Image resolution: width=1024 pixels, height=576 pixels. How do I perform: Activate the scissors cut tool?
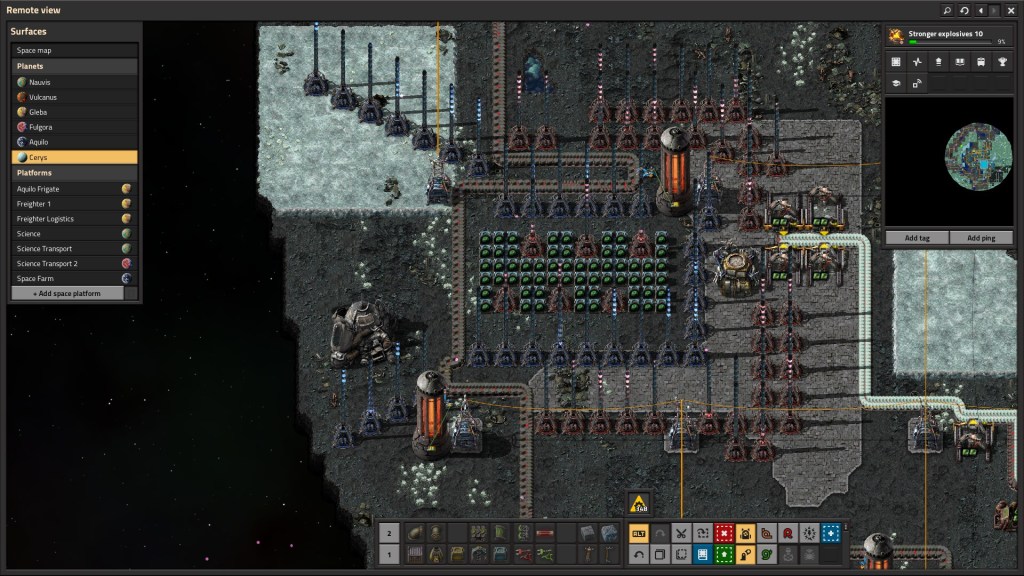tap(681, 534)
